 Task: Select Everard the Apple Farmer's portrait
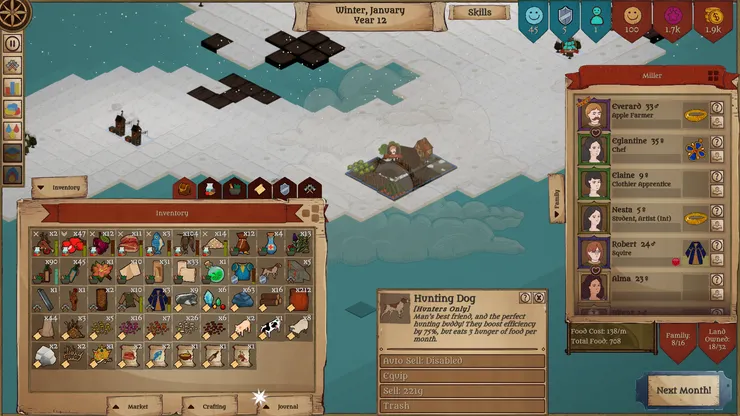595,114
